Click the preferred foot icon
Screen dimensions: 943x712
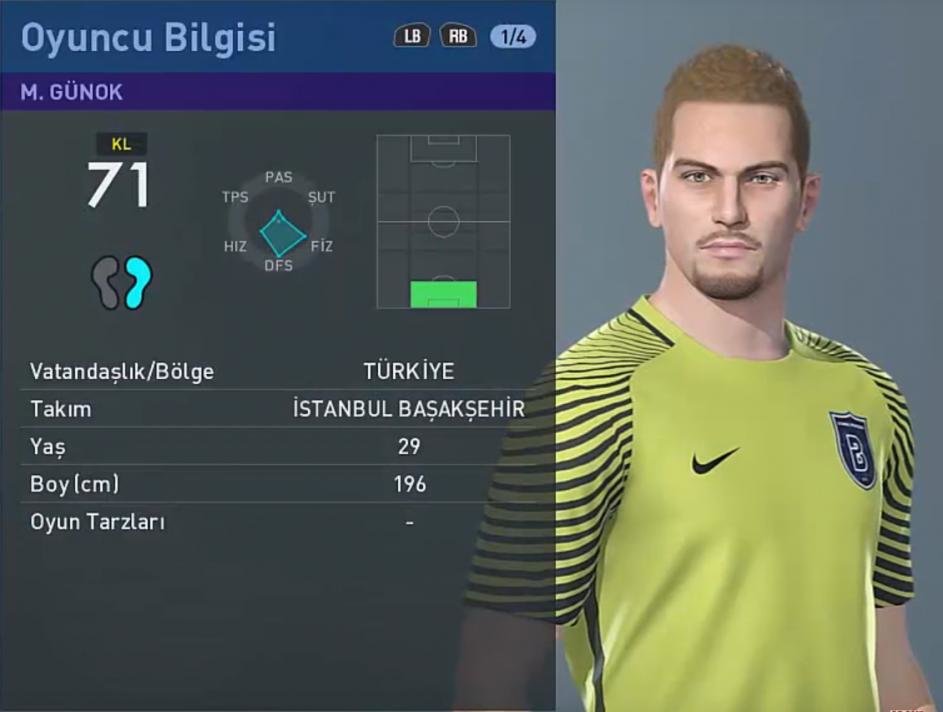[x=123, y=281]
